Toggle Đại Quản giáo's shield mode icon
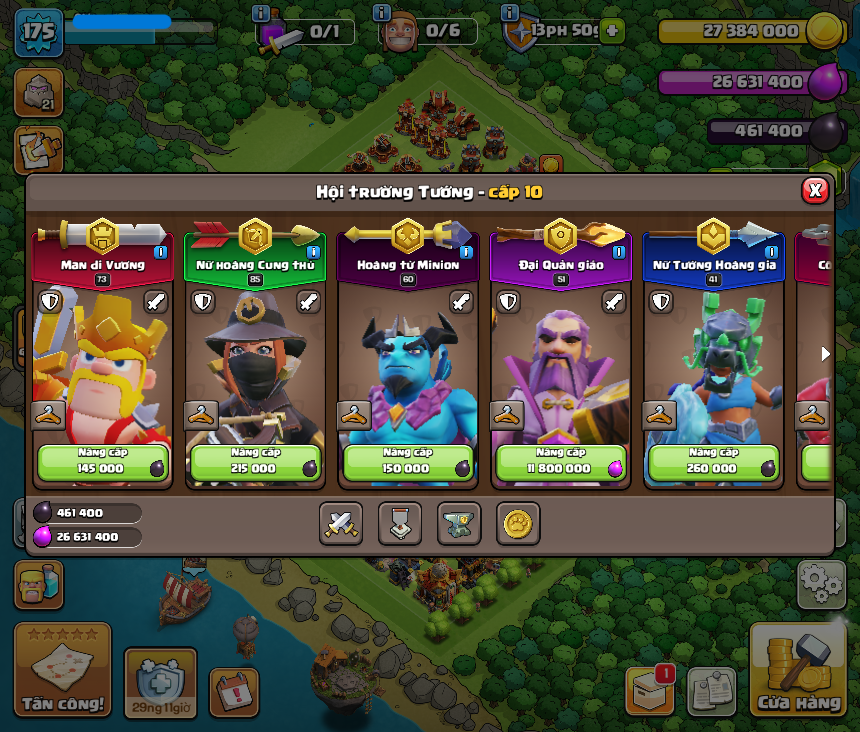This screenshot has height=732, width=860. click(x=509, y=302)
